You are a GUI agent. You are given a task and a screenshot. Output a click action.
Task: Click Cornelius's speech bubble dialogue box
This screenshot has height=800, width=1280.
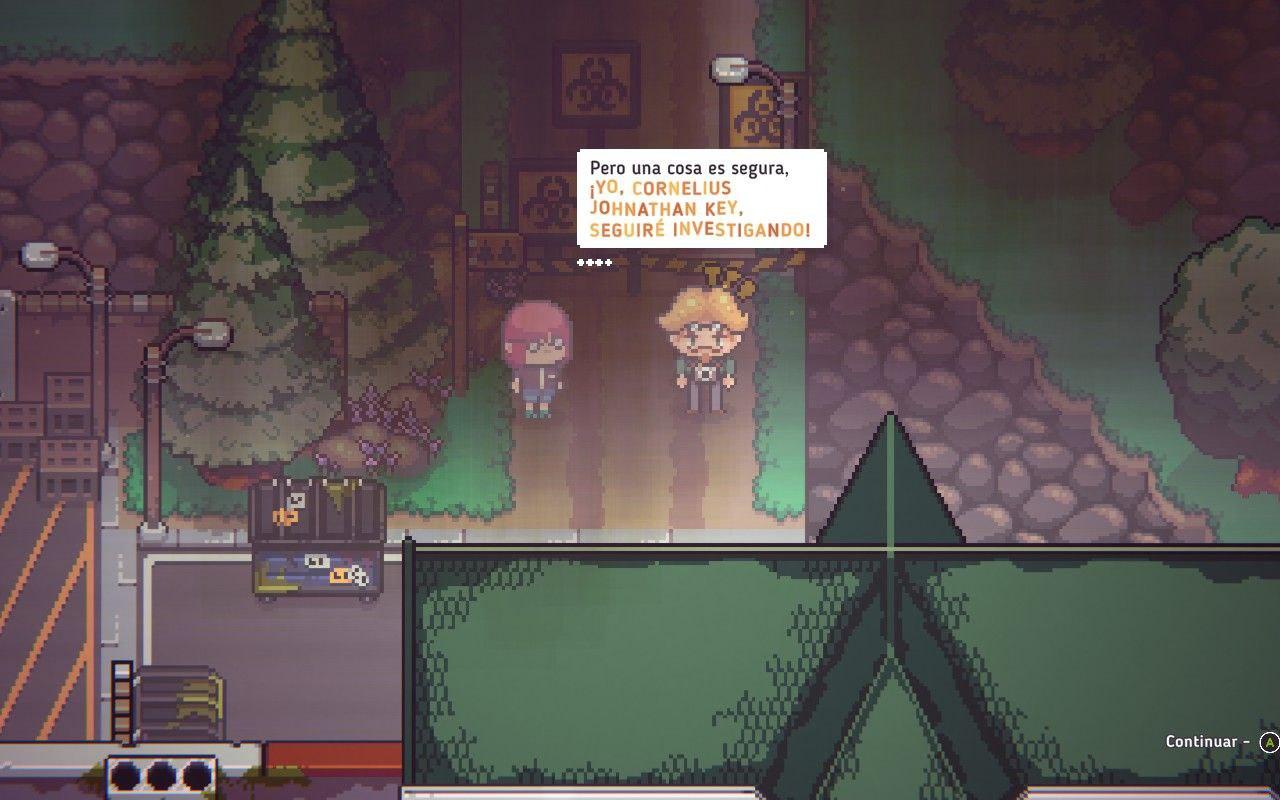pyautogui.click(x=701, y=199)
